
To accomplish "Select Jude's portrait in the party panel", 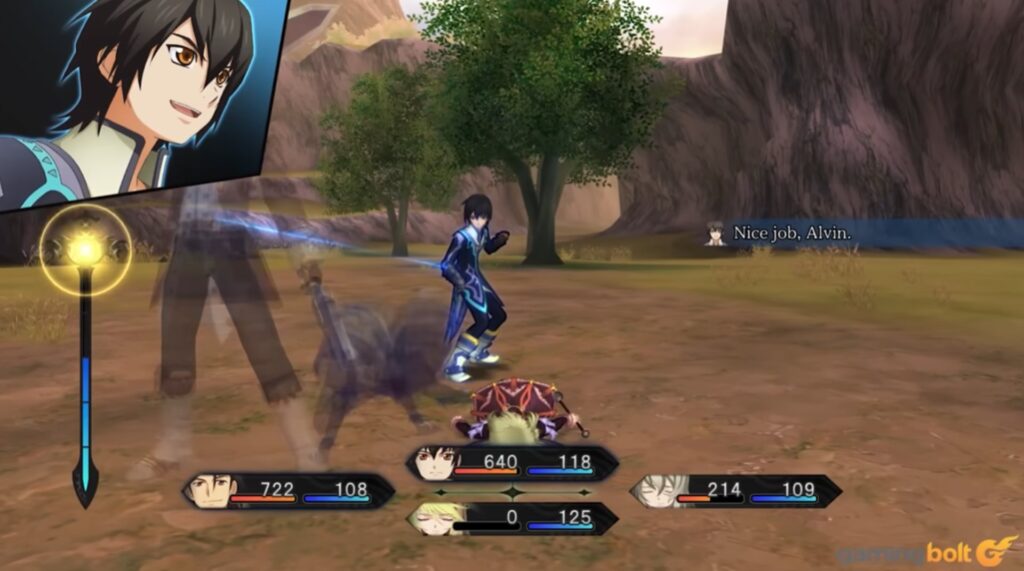I will click(x=433, y=463).
